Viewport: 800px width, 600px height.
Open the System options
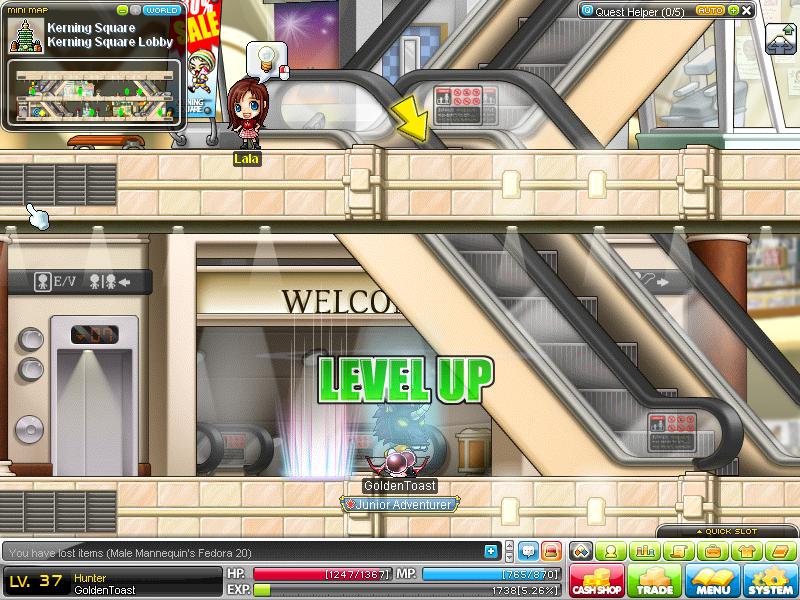(x=769, y=581)
